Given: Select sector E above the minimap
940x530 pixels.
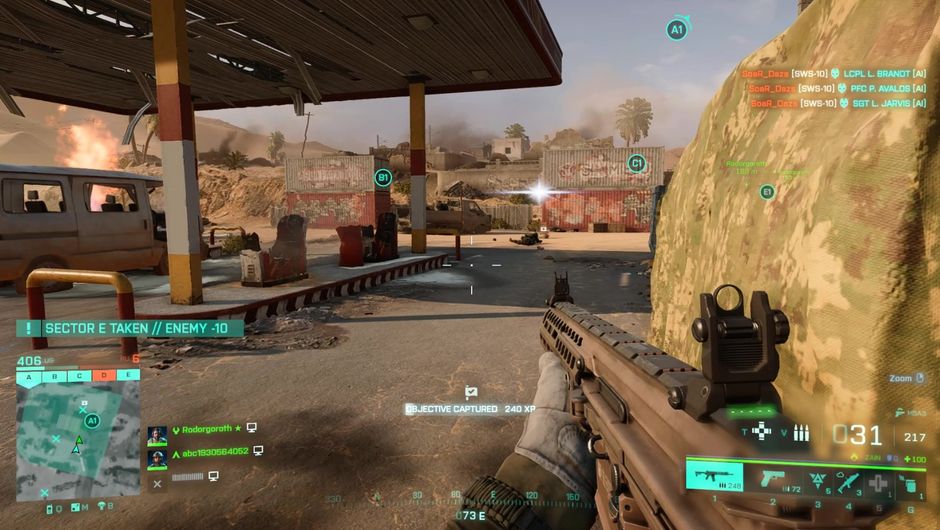Looking at the screenshot, I should (x=127, y=376).
